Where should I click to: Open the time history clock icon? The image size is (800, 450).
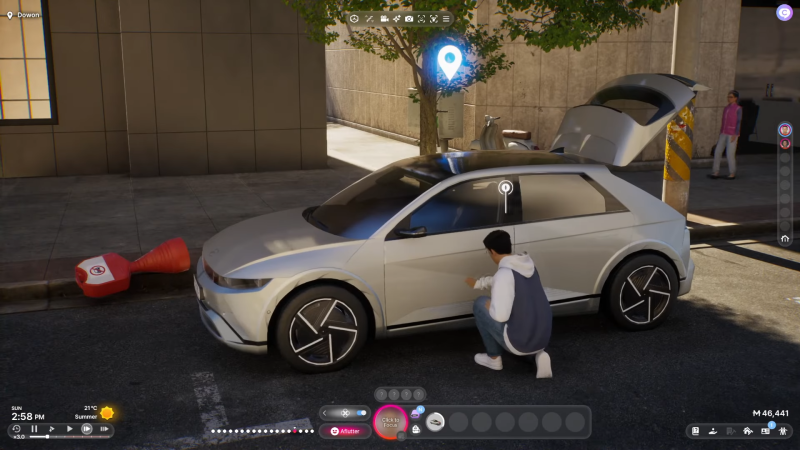pos(16,429)
